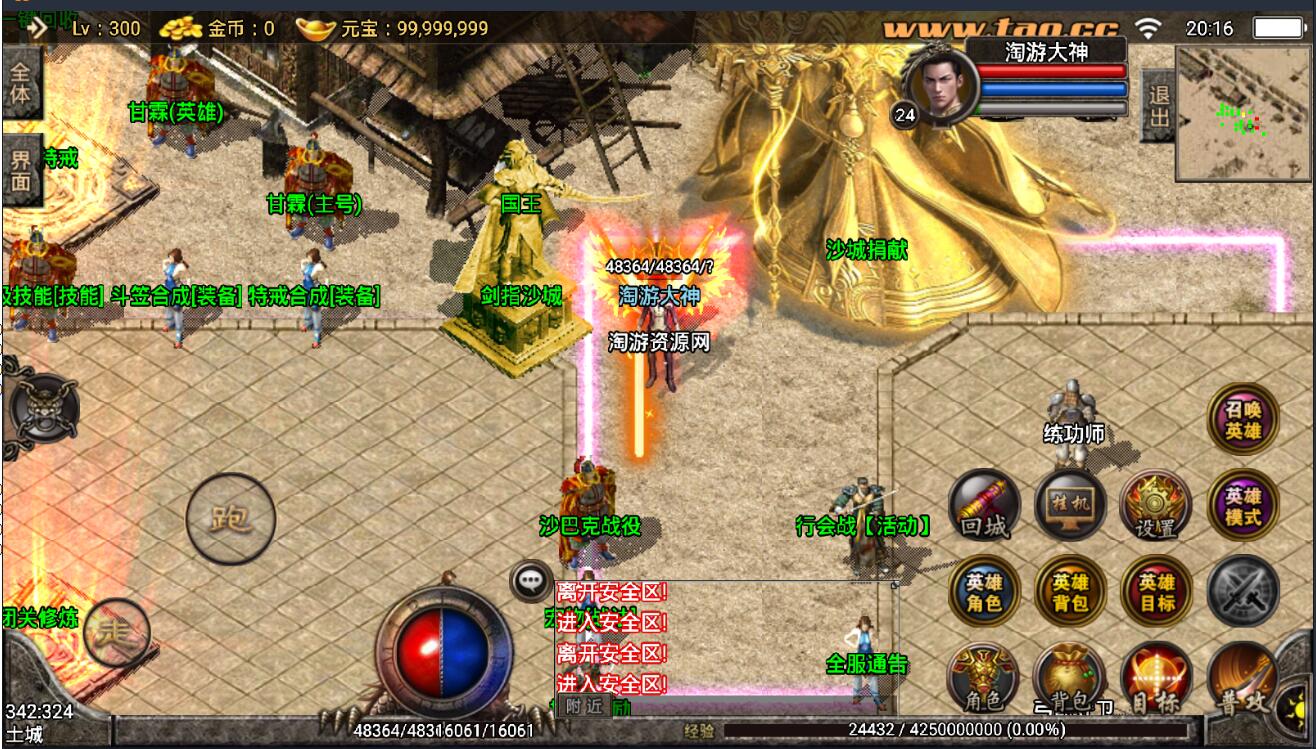Screen dimensions: 1316x749
Task: Open the chat speech bubble button
Action: [x=531, y=580]
